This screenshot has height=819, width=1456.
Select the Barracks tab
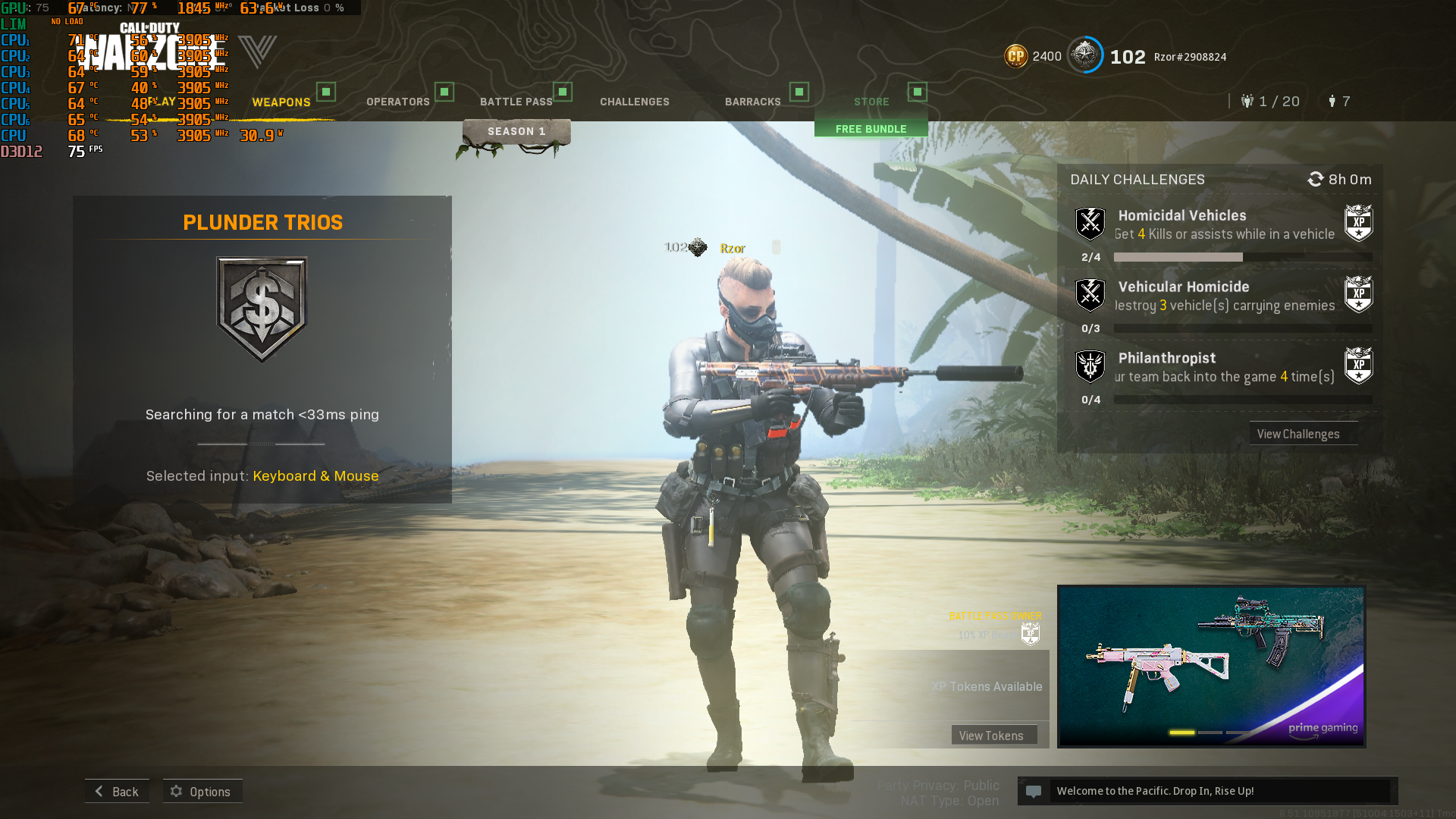(x=753, y=102)
